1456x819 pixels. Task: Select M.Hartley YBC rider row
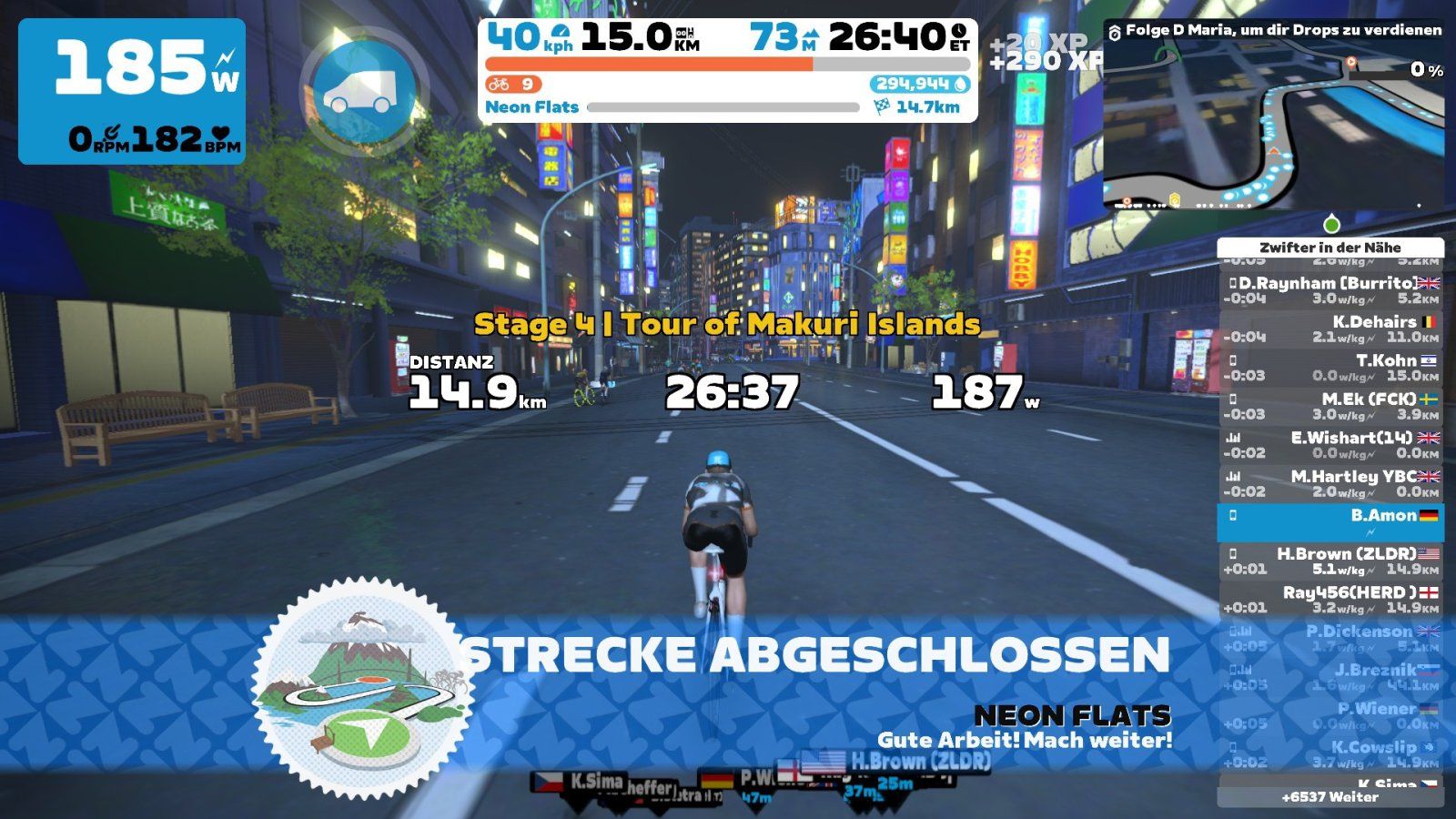[1330, 483]
